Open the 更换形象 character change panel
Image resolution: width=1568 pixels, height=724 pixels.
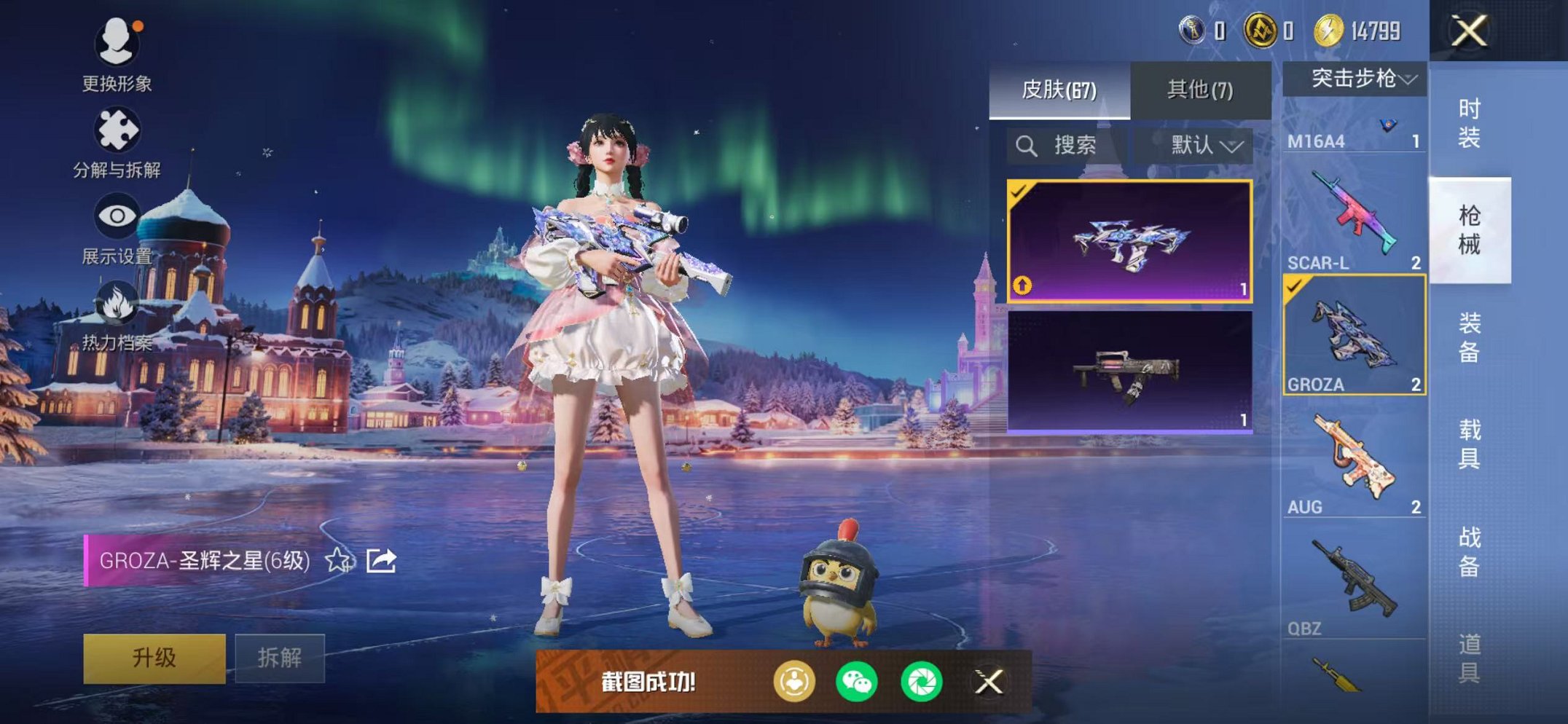pos(117,44)
